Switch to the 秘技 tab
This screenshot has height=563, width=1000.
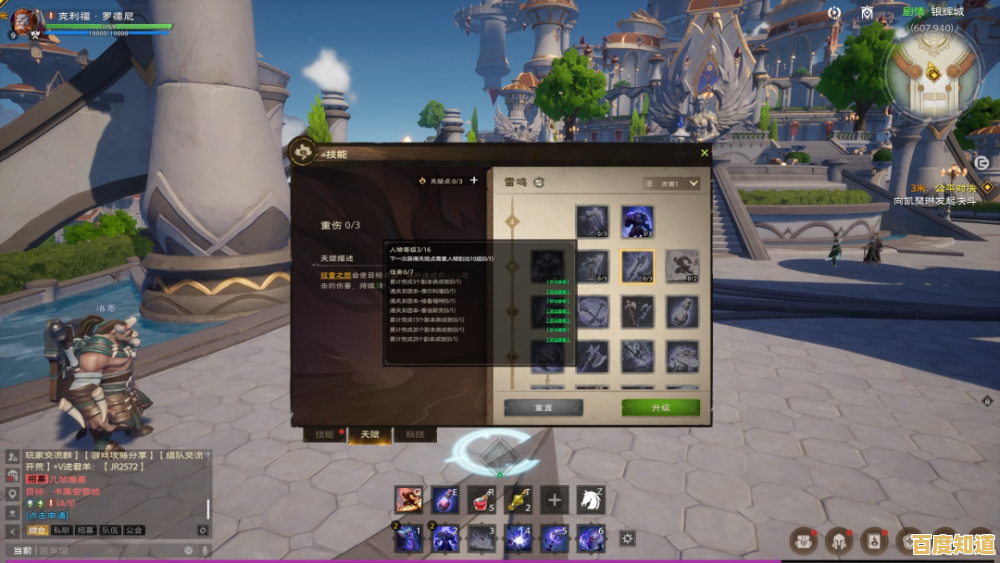pyautogui.click(x=414, y=434)
